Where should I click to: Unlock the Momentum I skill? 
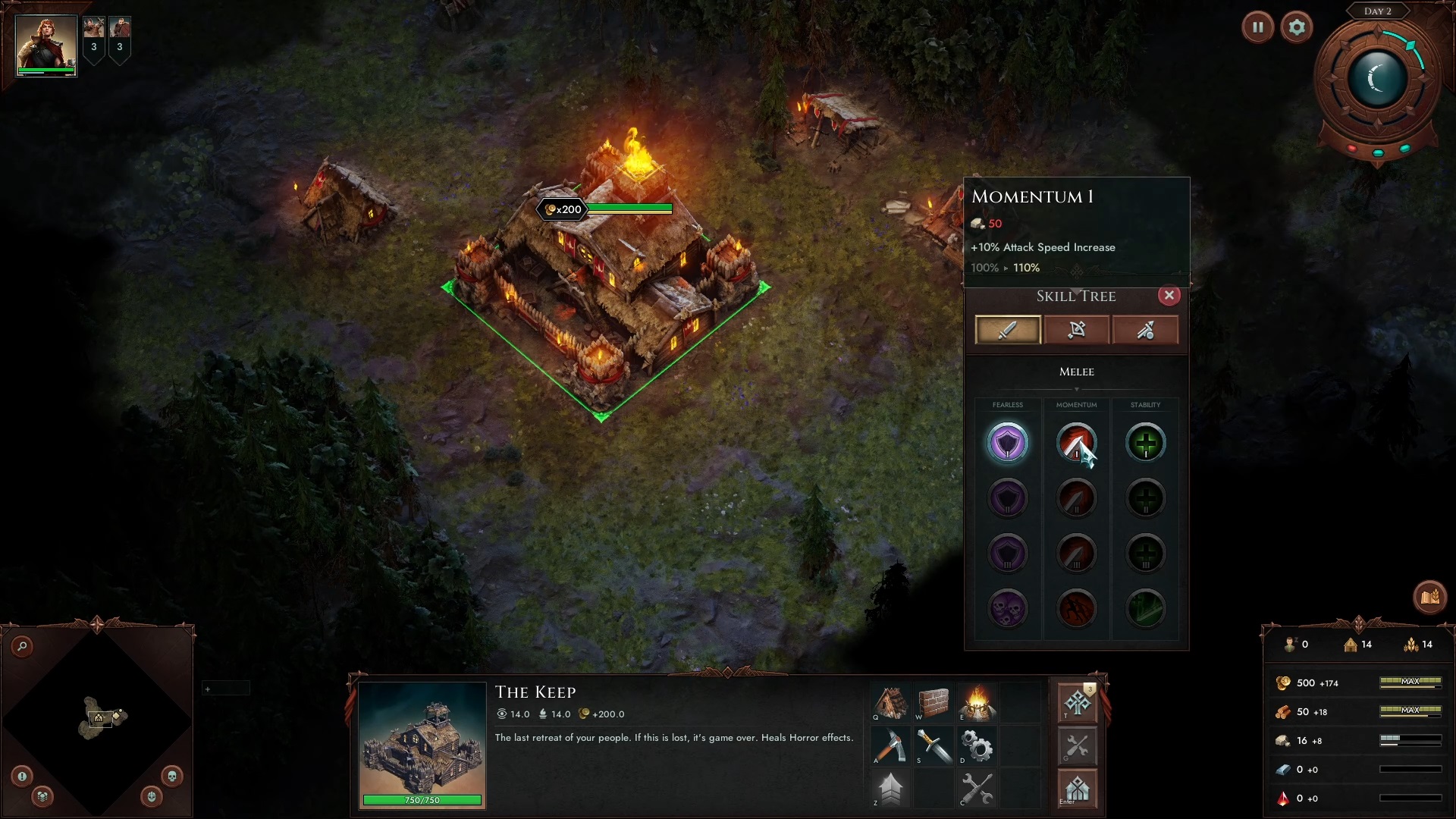pos(1076,443)
